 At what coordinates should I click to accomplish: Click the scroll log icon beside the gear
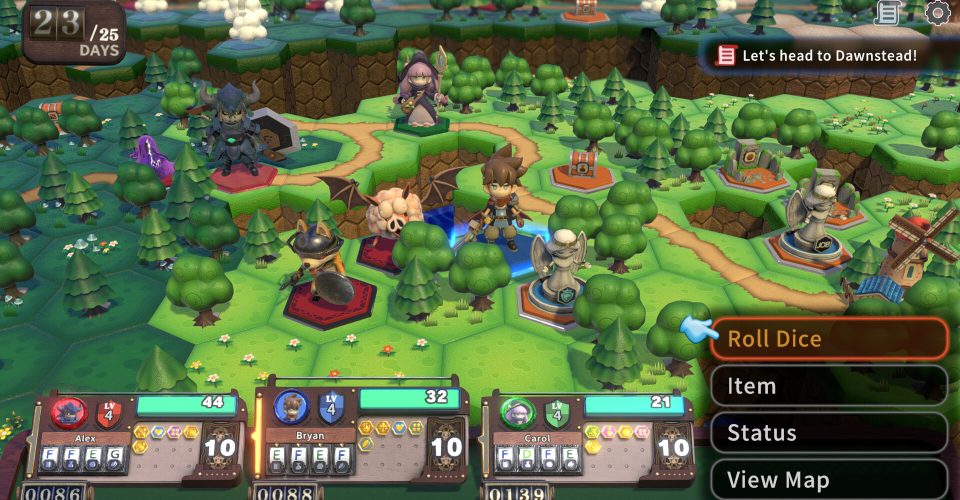pyautogui.click(x=887, y=13)
